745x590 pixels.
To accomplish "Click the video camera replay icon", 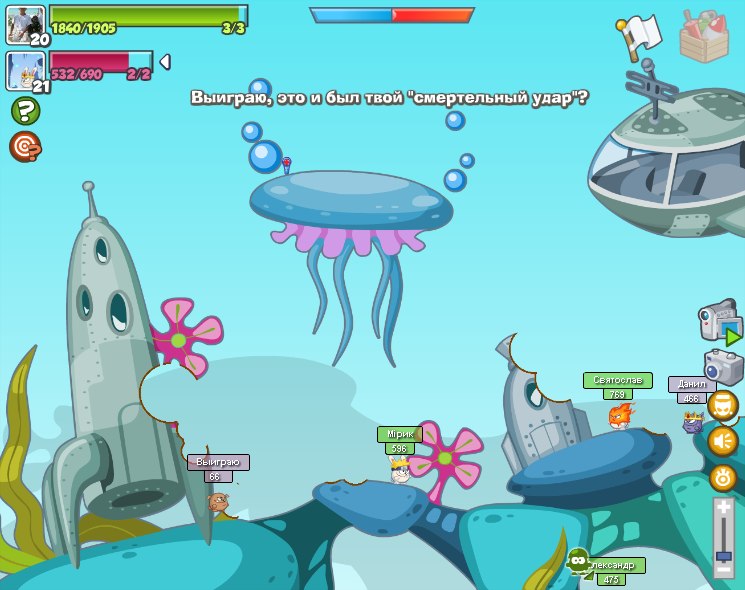I will point(719,323).
